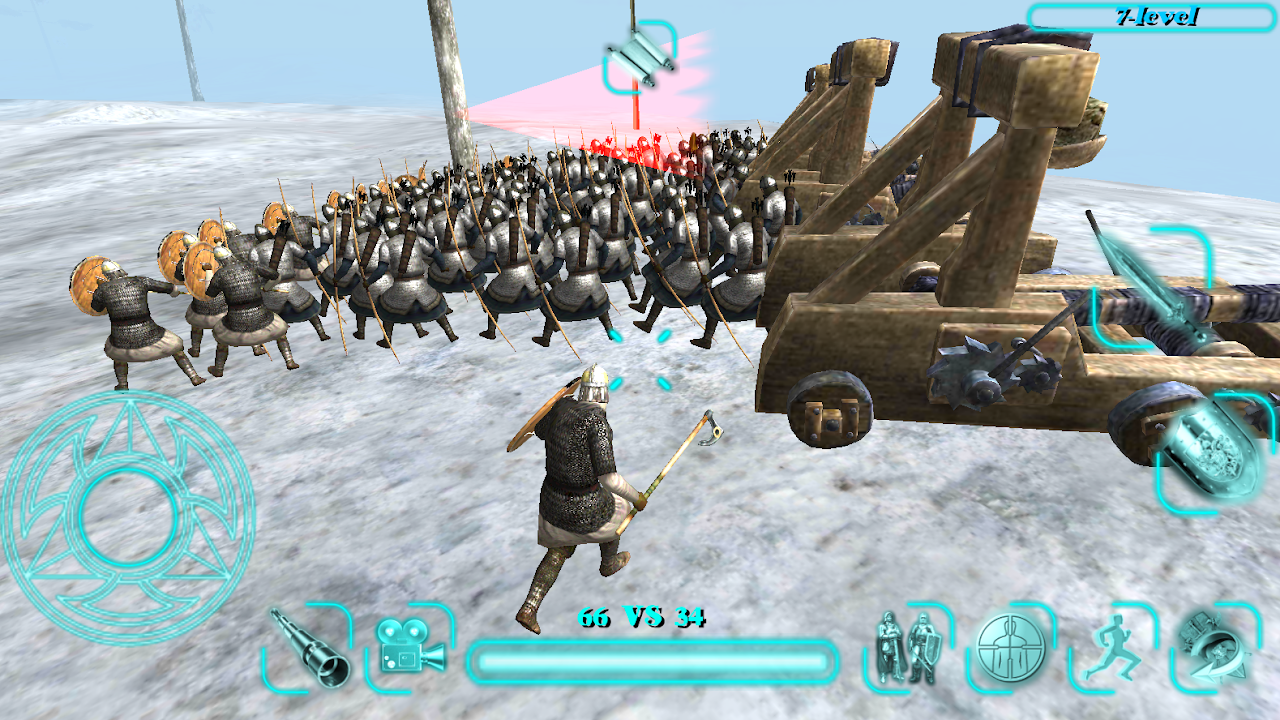
Task: Select the two knights troop icon
Action: click(906, 648)
